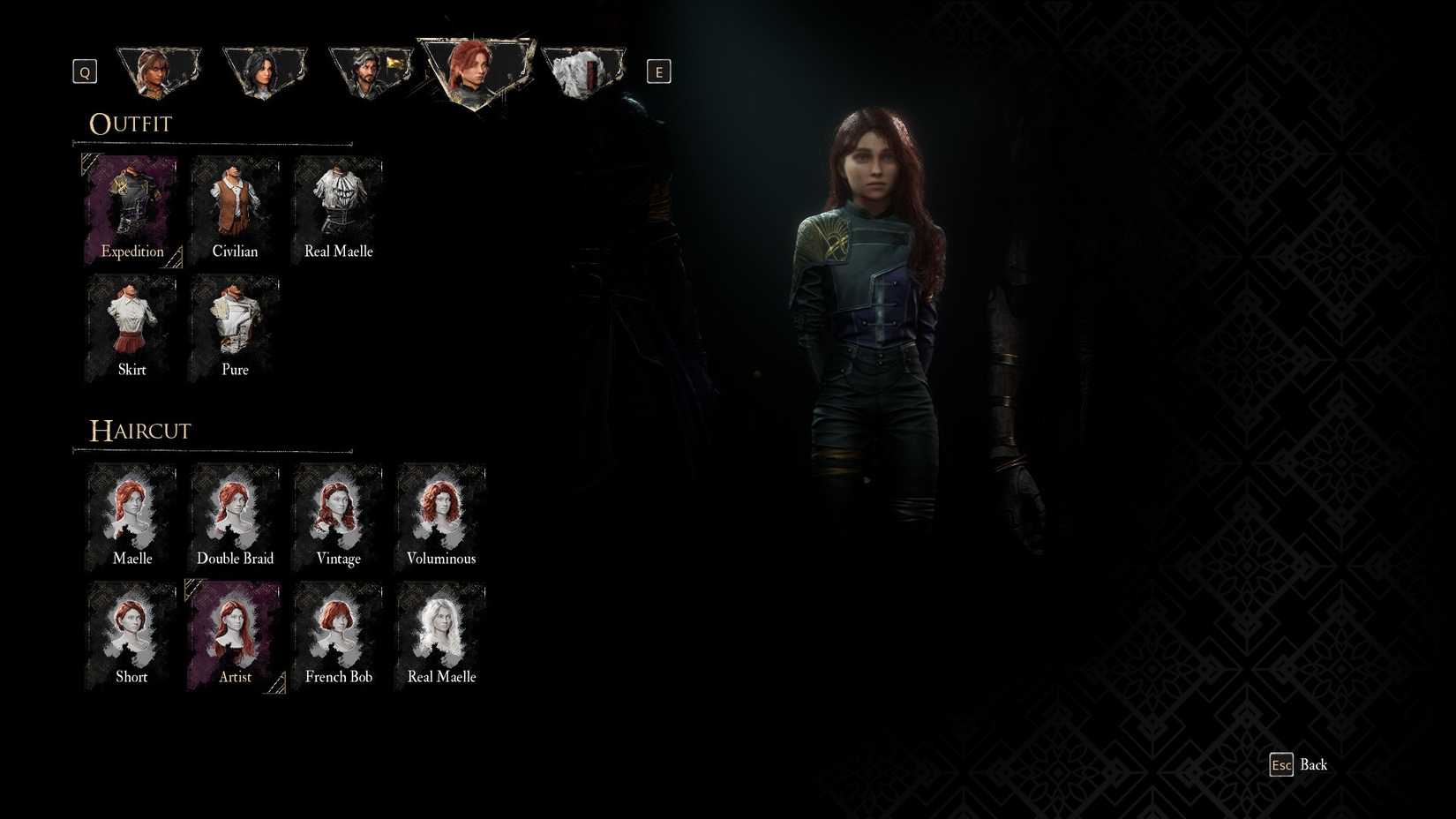Viewport: 1456px width, 819px height.
Task: Select the Pure outfit
Action: (x=235, y=324)
